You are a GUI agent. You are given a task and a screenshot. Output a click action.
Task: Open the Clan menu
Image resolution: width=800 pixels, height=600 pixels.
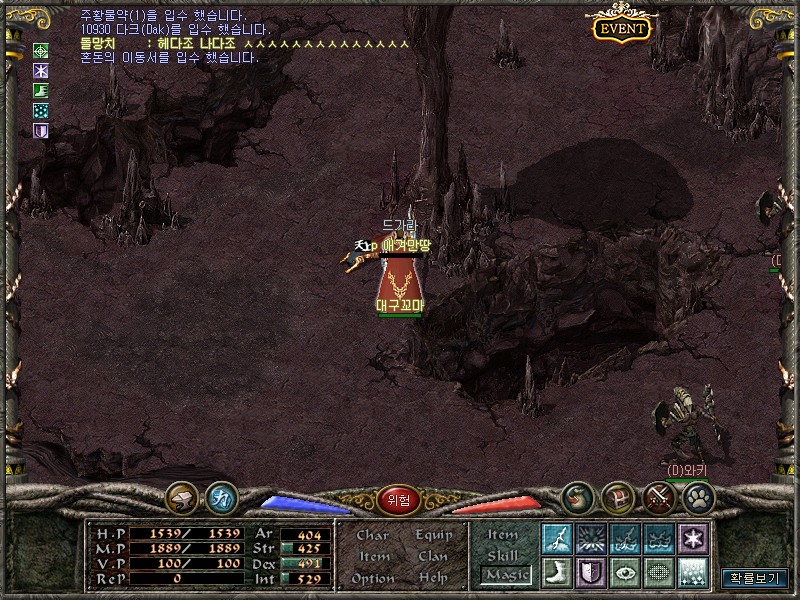click(432, 556)
